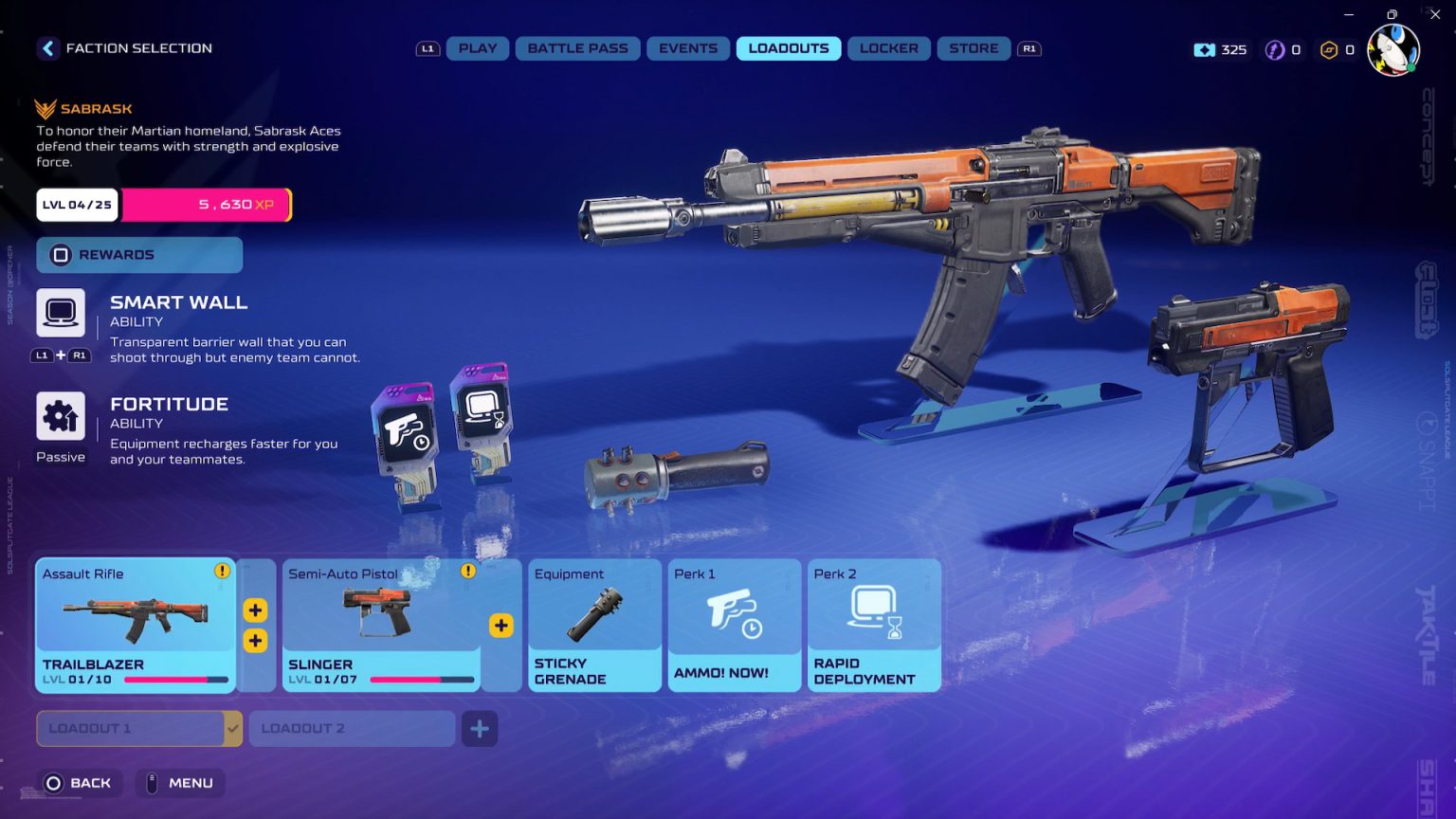
Task: Click the Smart Wall ability monitor icon
Action: tap(61, 311)
